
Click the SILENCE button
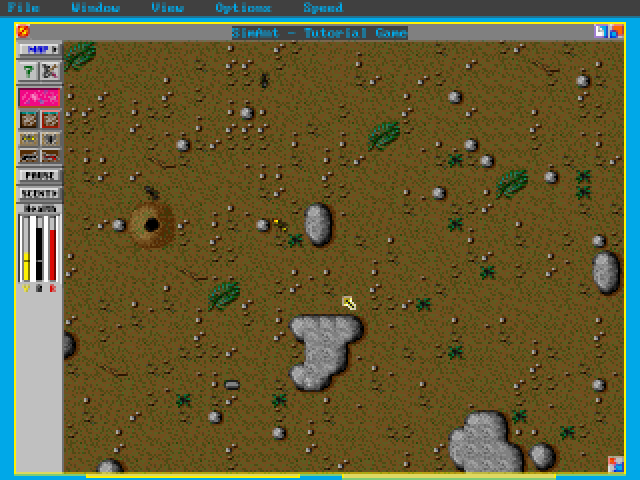[x=40, y=192]
